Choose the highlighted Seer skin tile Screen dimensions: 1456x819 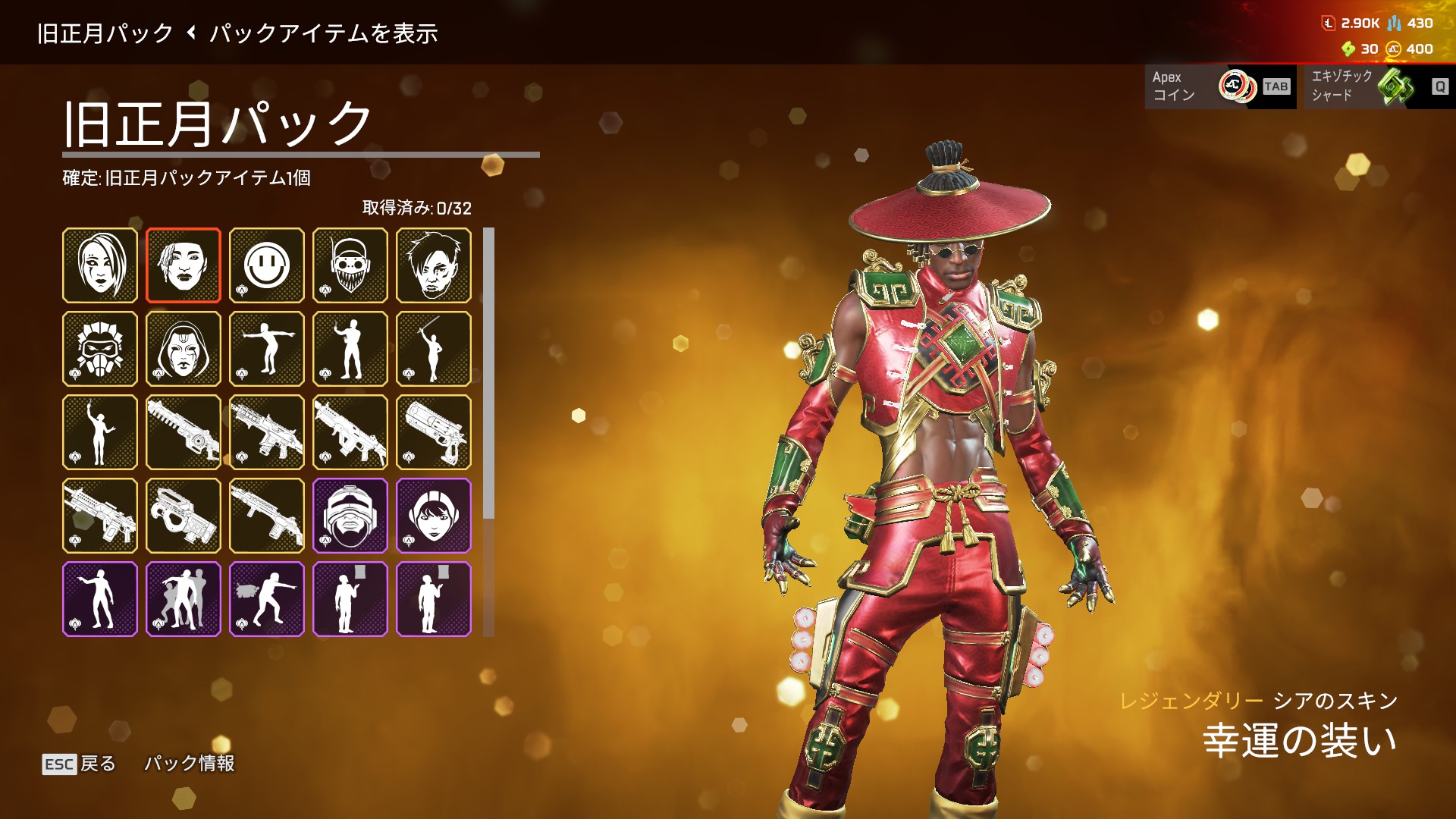tap(184, 265)
